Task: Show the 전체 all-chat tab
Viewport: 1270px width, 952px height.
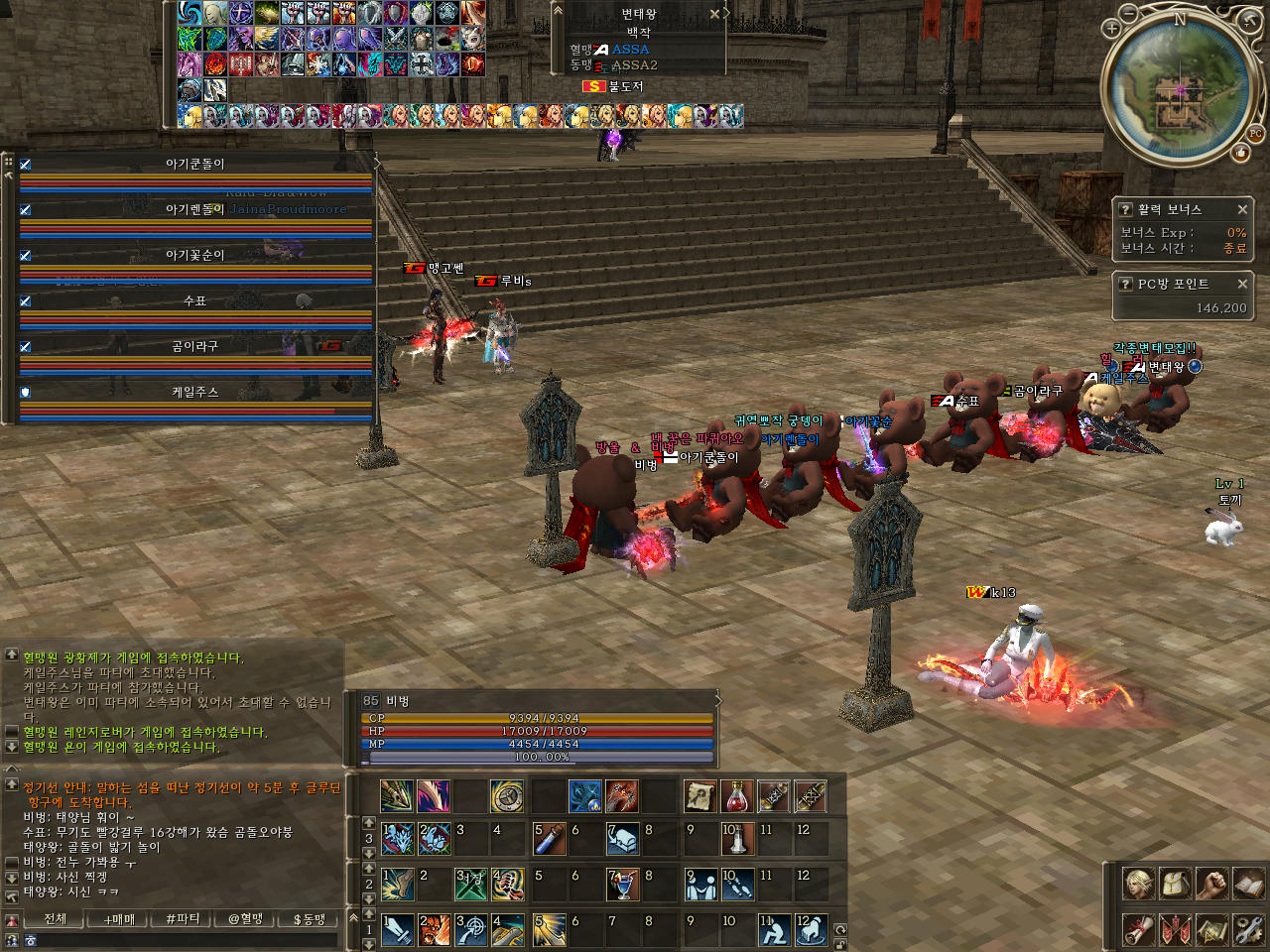Action: click(56, 919)
